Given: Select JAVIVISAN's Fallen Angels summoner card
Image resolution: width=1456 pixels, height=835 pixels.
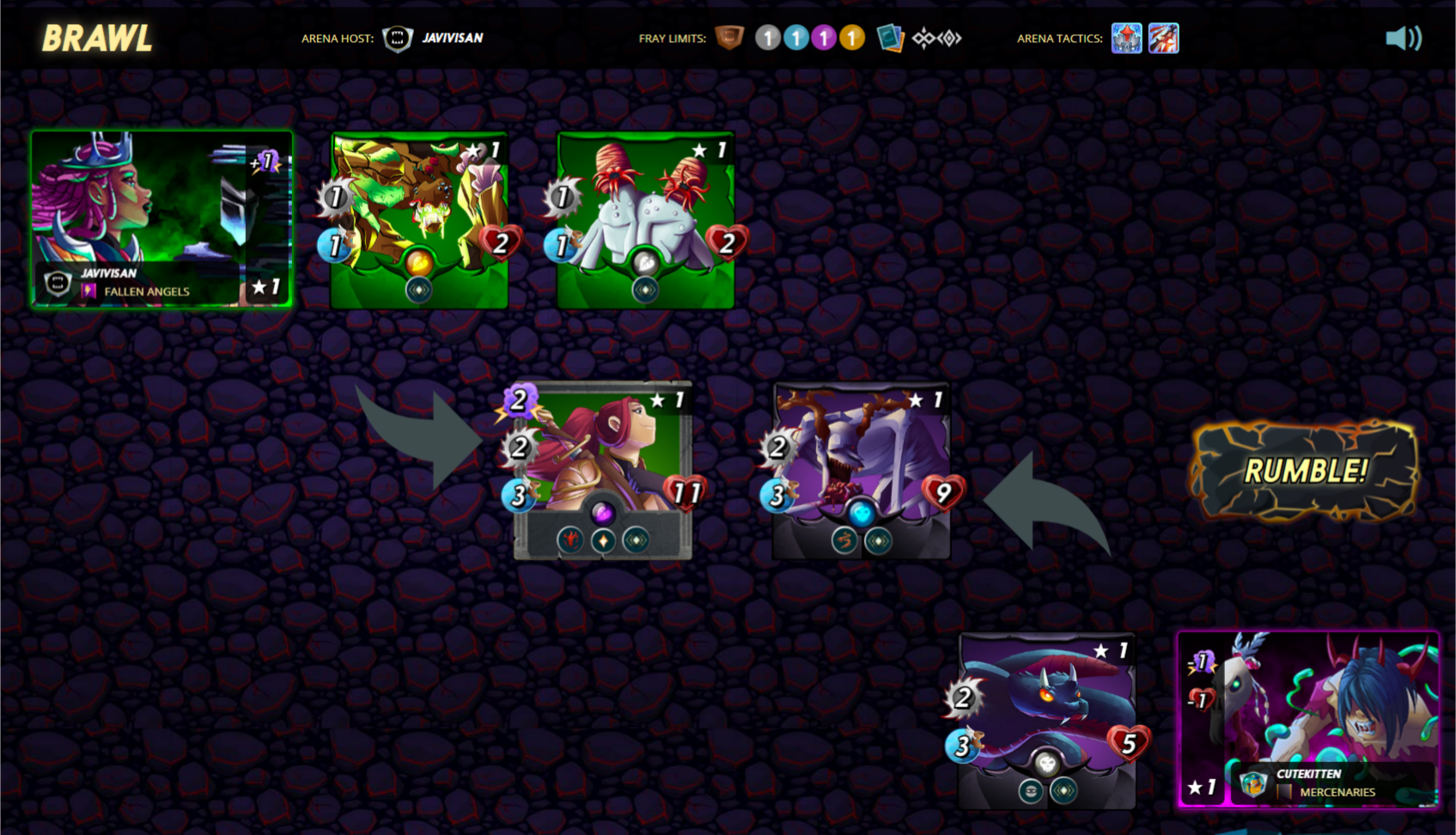Looking at the screenshot, I should [161, 219].
